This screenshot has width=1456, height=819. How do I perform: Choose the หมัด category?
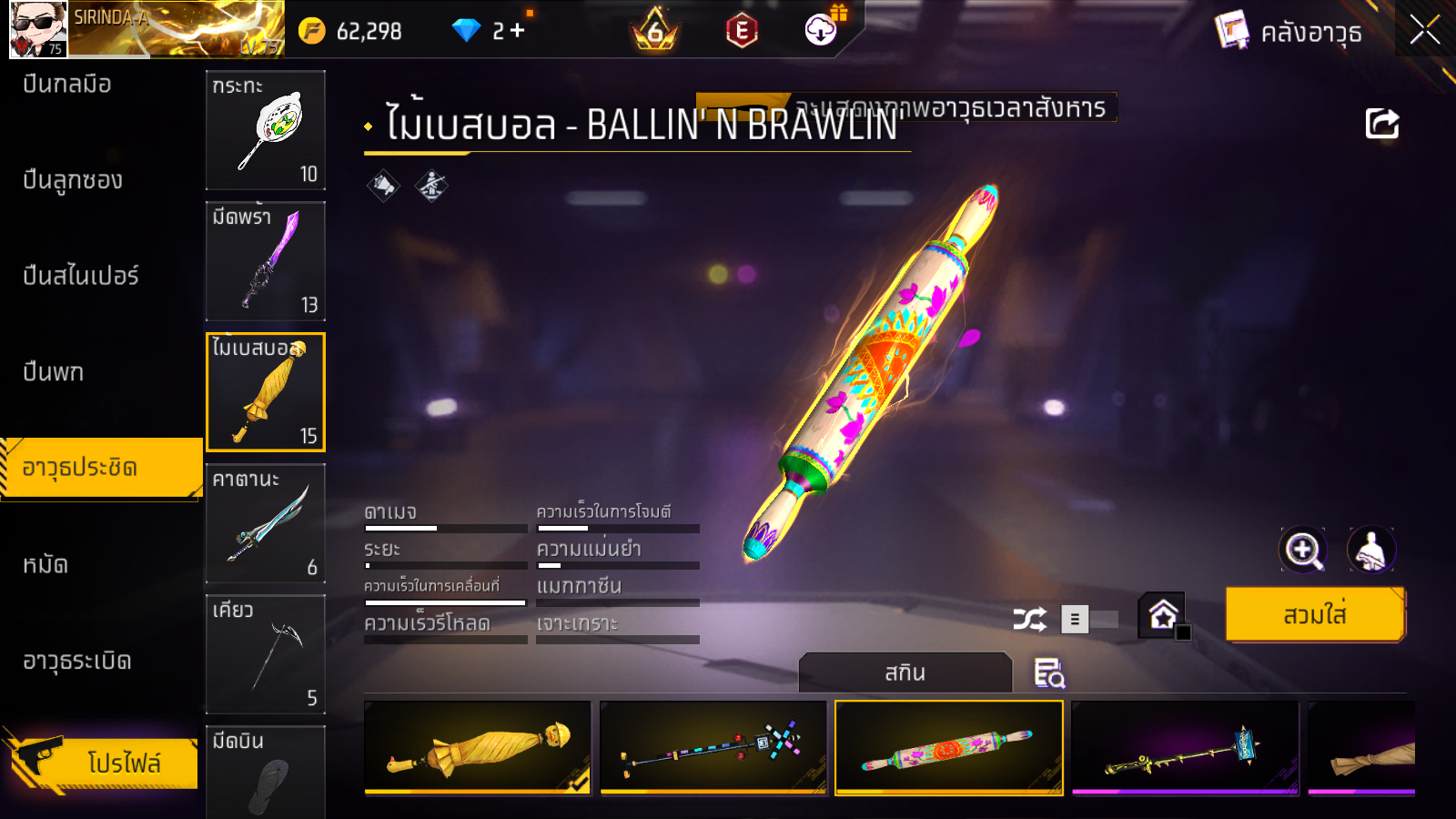click(x=45, y=565)
